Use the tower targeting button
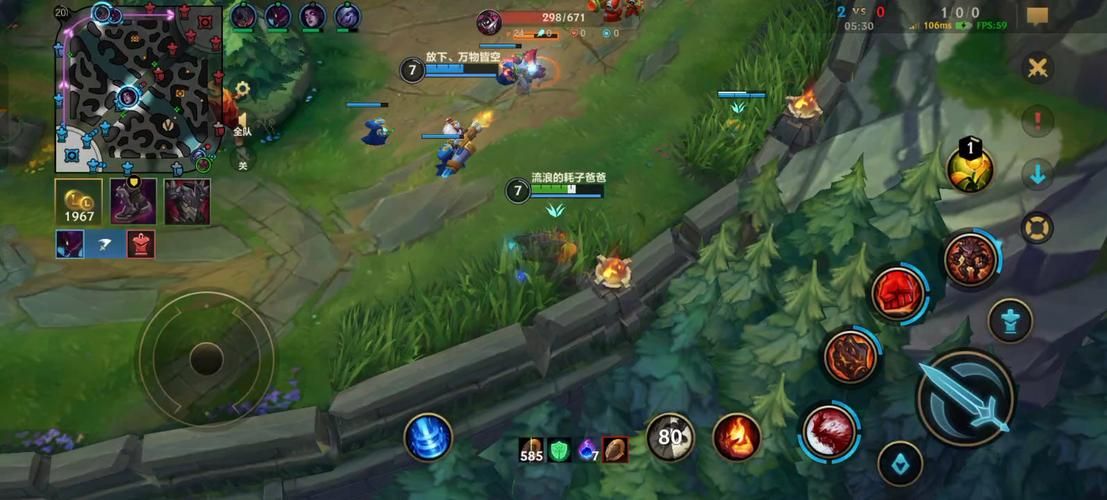This screenshot has height=500, width=1107. [1010, 321]
